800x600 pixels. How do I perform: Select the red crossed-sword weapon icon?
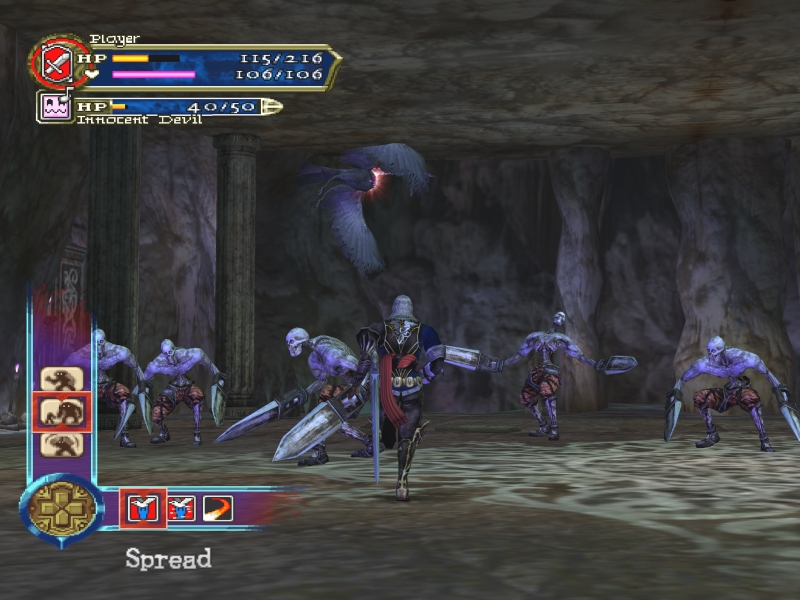click(52, 62)
